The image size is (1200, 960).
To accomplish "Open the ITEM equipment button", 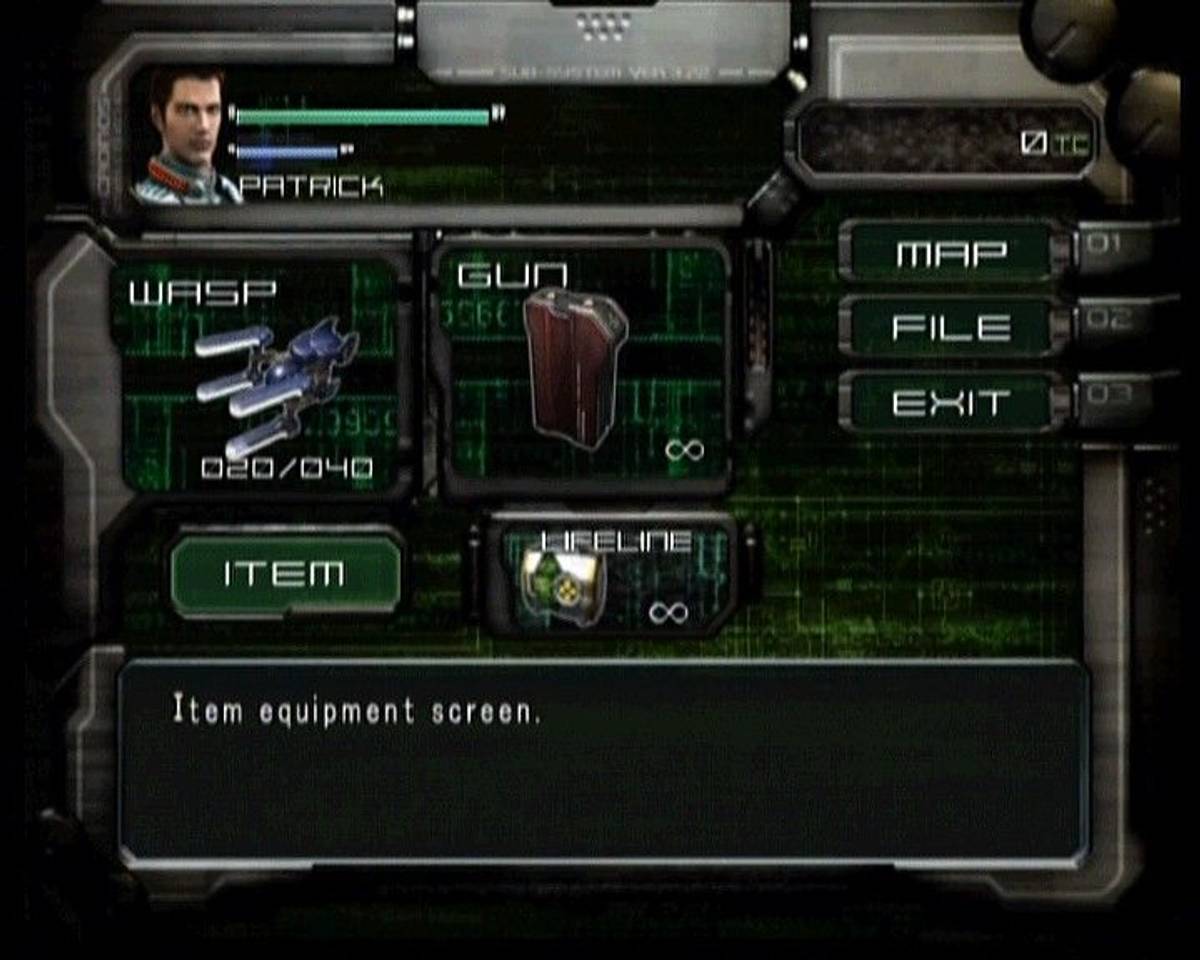I will click(285, 574).
